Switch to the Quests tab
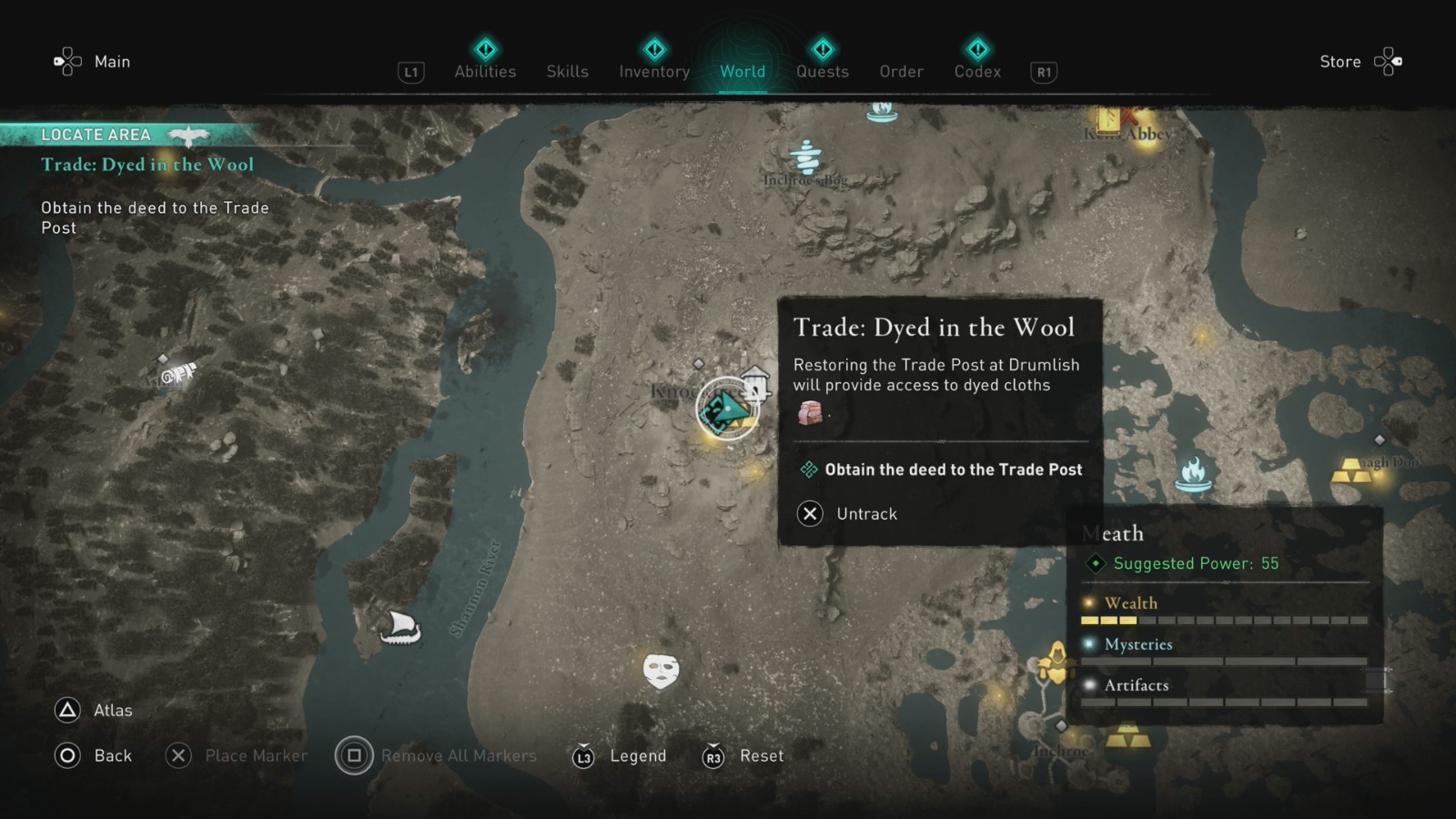Screen dimensions: 1456x819 [822, 71]
